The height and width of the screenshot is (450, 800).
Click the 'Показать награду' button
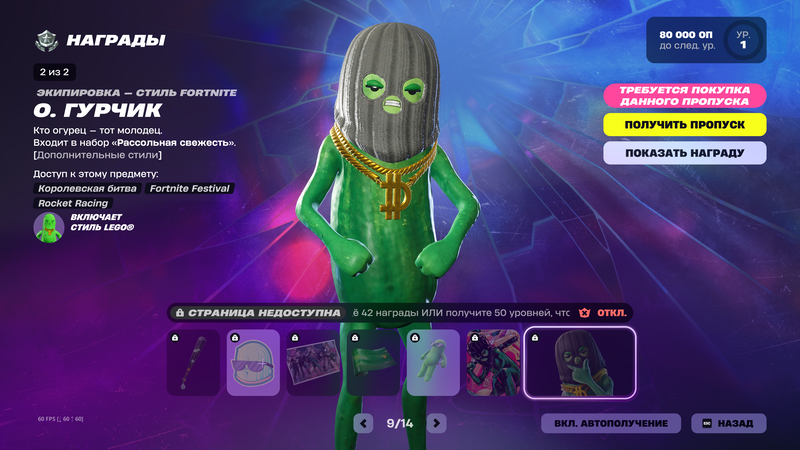tap(685, 153)
